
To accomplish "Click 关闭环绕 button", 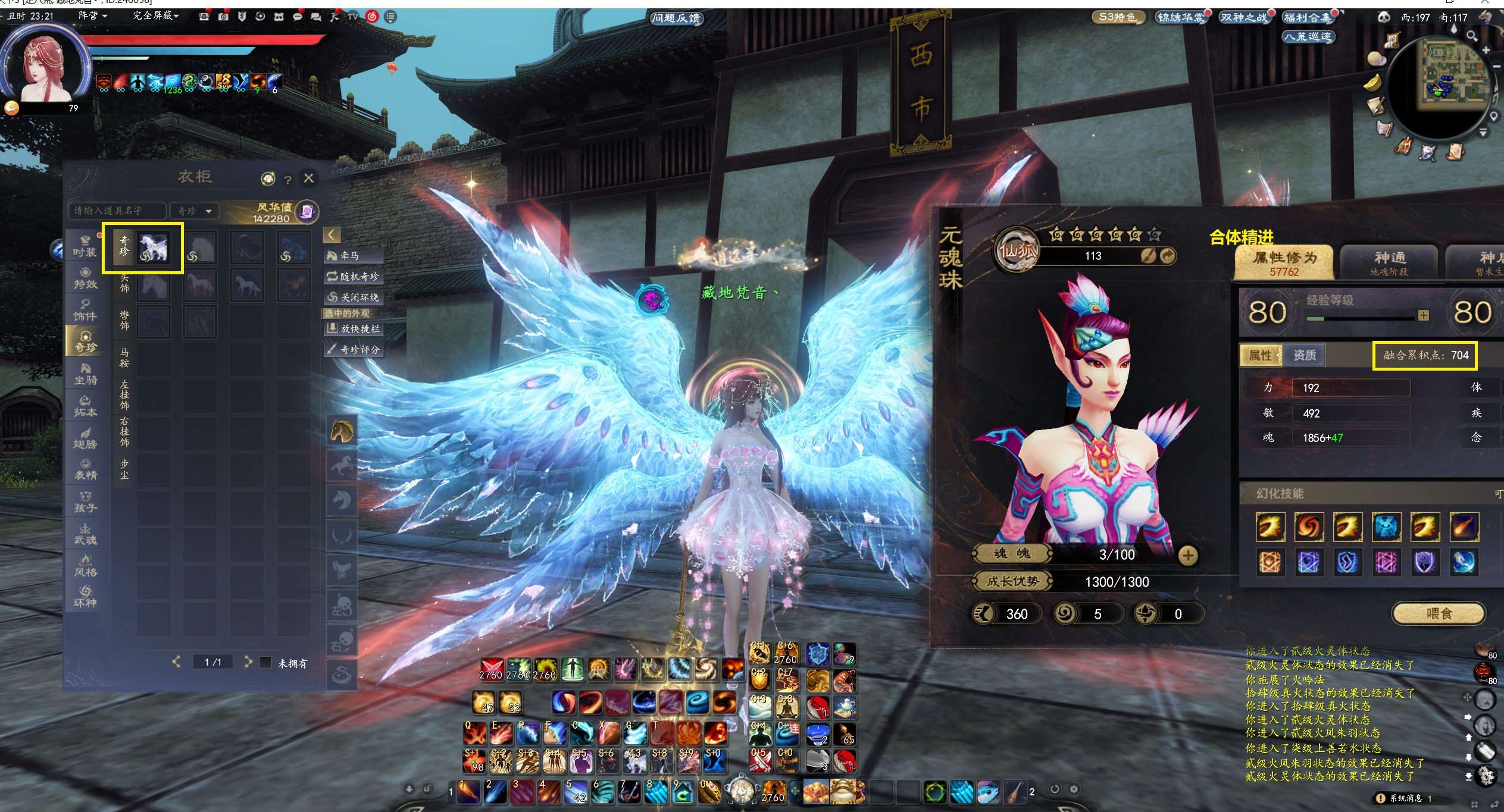I will point(352,297).
